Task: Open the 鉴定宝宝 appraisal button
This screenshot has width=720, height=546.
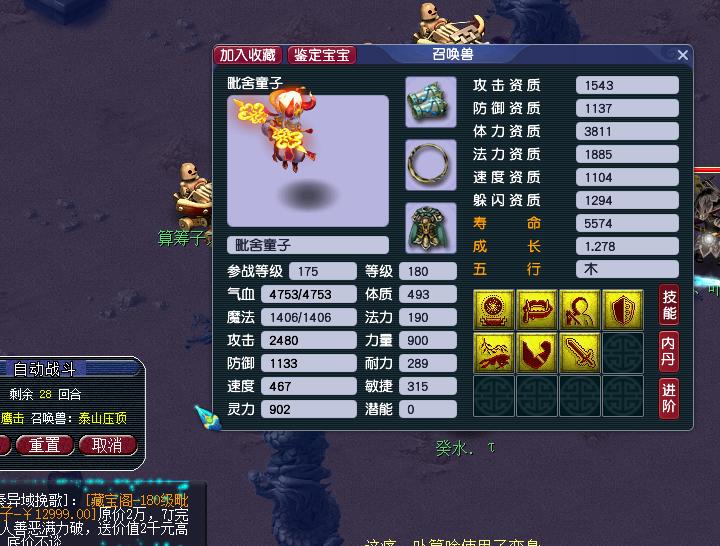Action: coord(322,55)
